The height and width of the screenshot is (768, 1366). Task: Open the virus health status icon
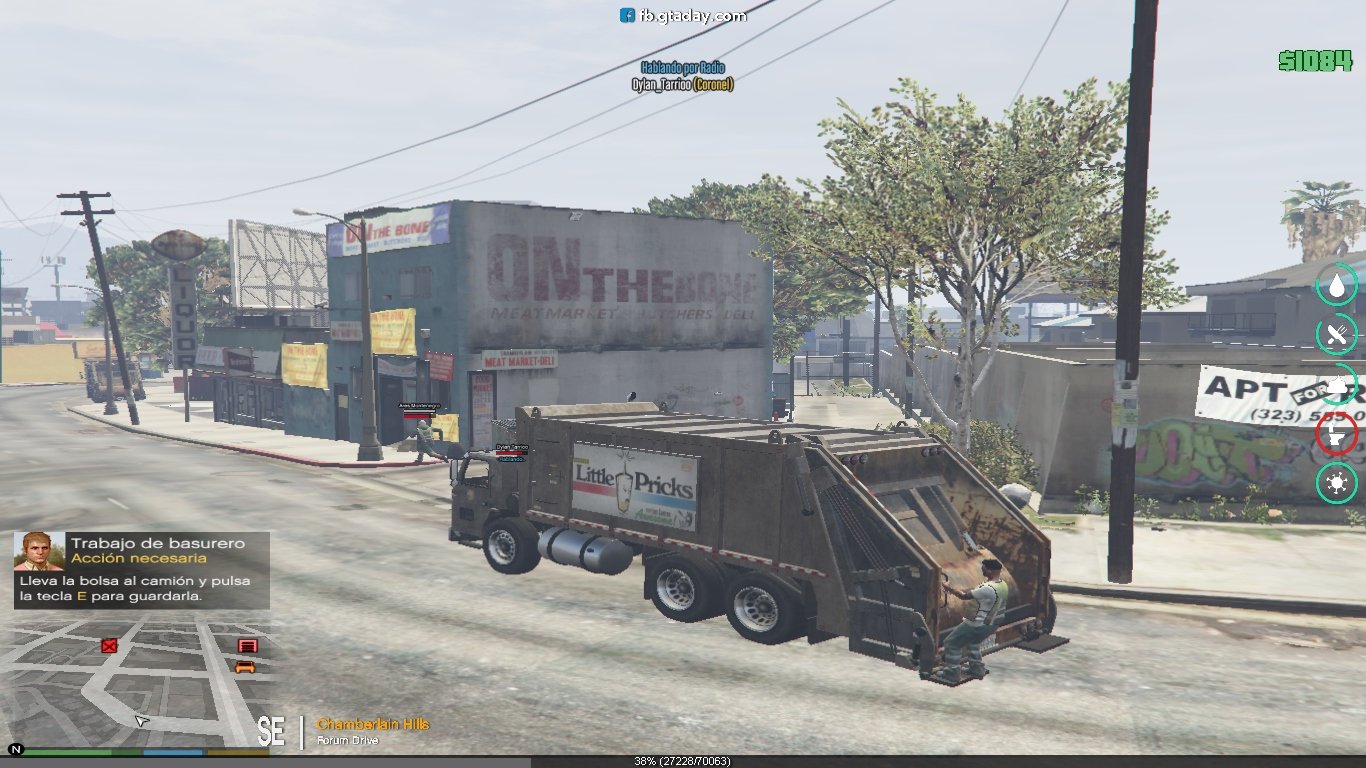tap(1337, 483)
